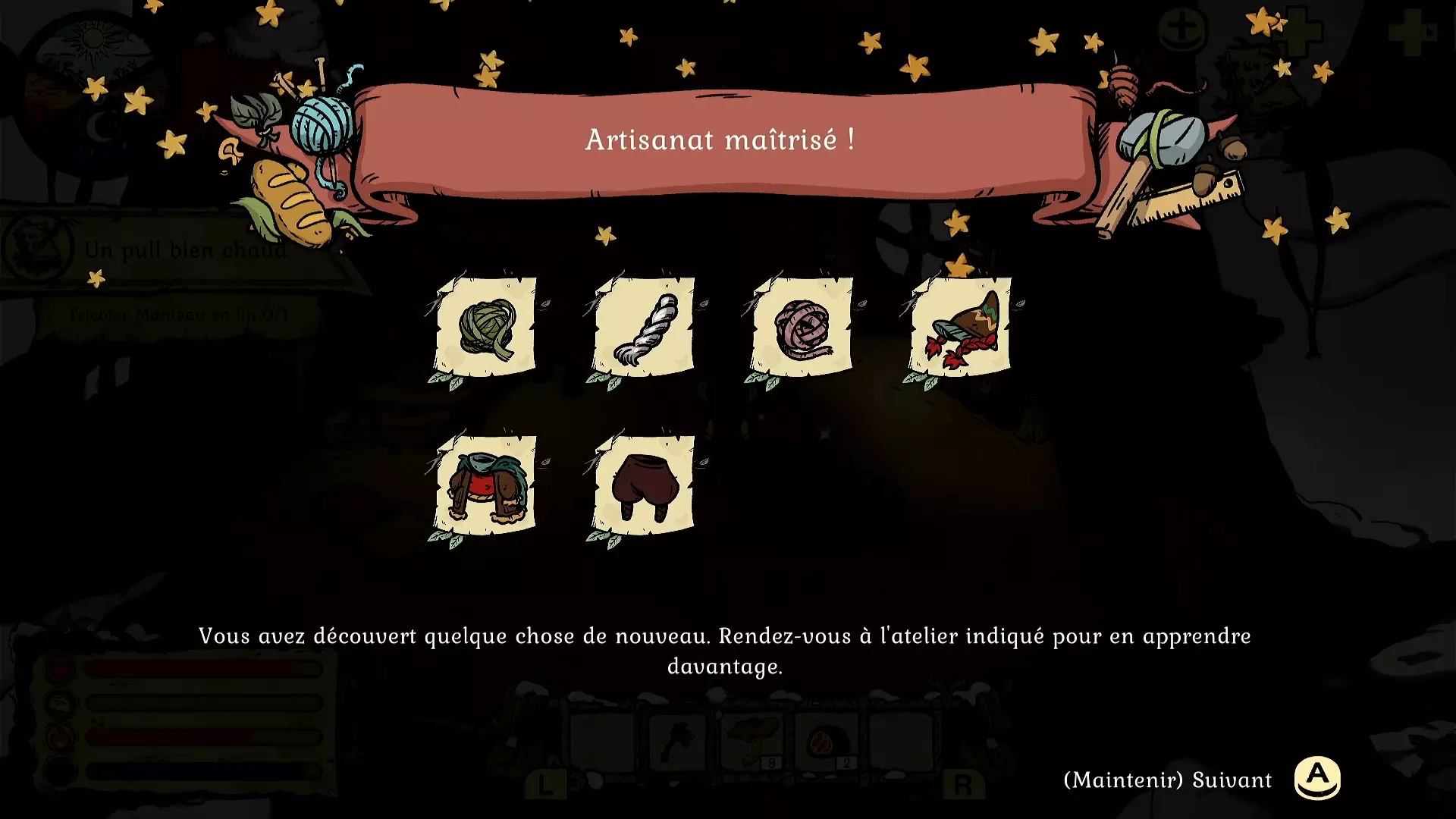Select the pink yarn ball recipe card
Image resolution: width=1456 pixels, height=819 pixels.
tap(803, 328)
